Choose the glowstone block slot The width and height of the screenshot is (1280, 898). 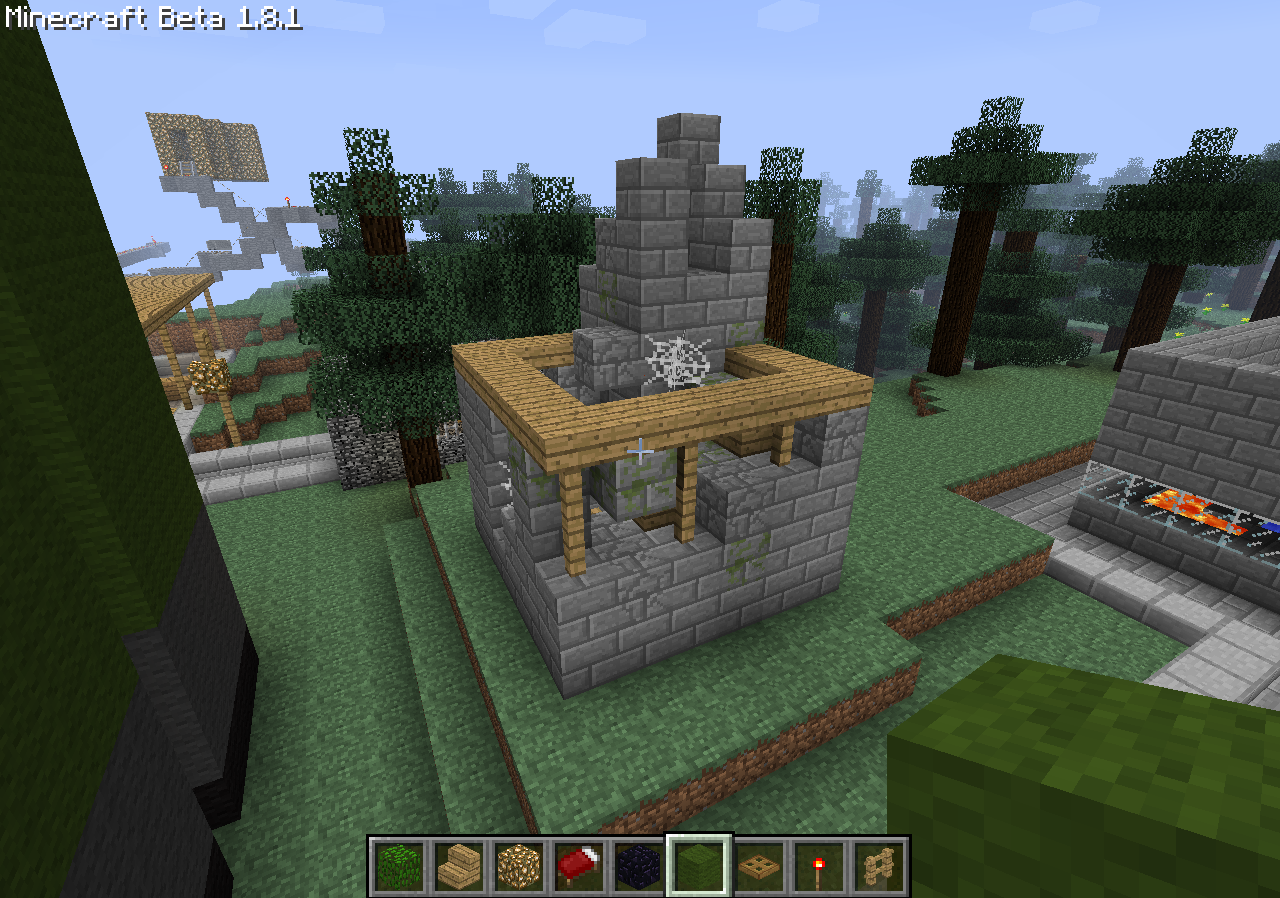tap(519, 866)
